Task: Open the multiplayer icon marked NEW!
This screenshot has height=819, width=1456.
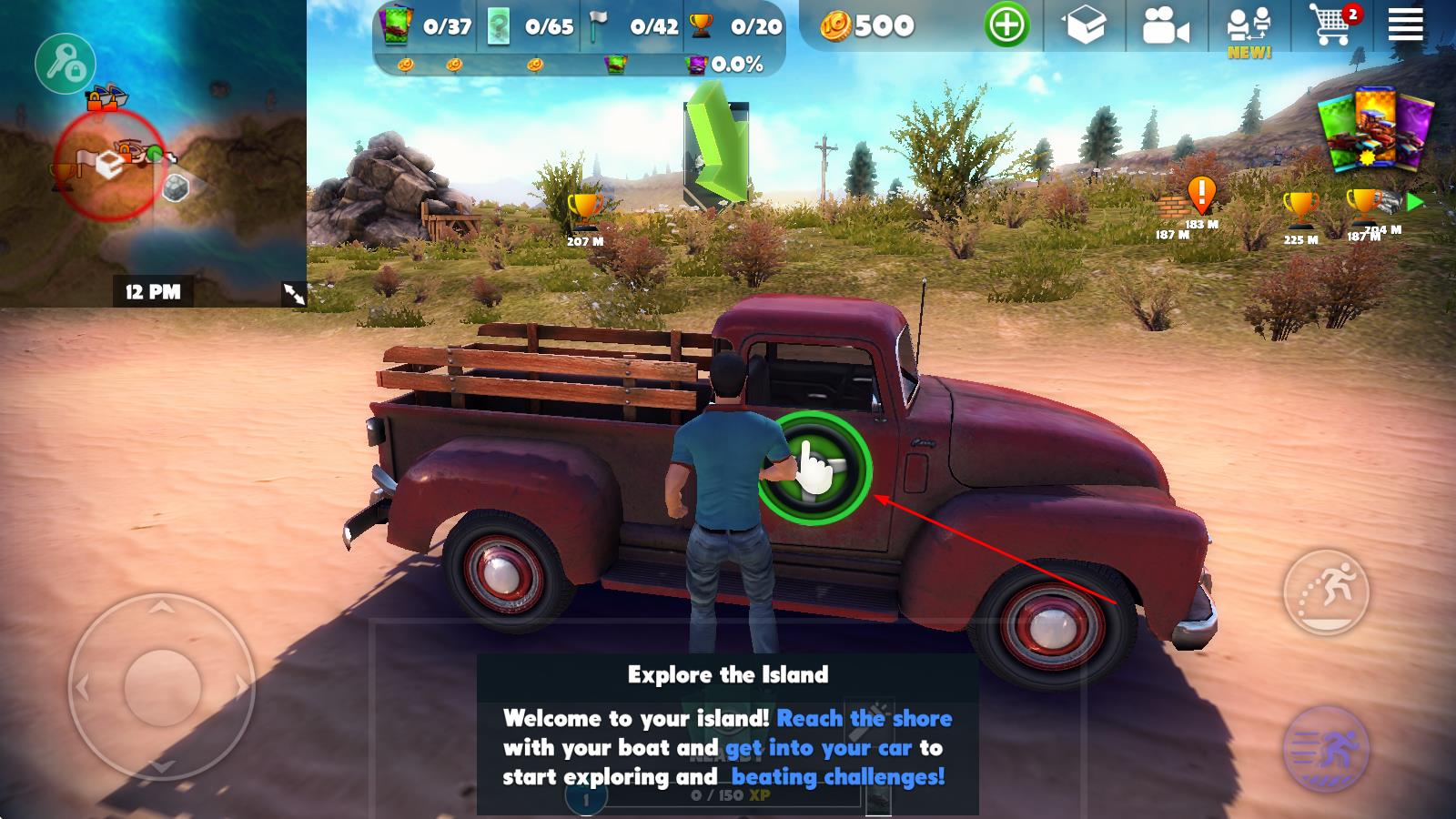Action: click(1249, 29)
